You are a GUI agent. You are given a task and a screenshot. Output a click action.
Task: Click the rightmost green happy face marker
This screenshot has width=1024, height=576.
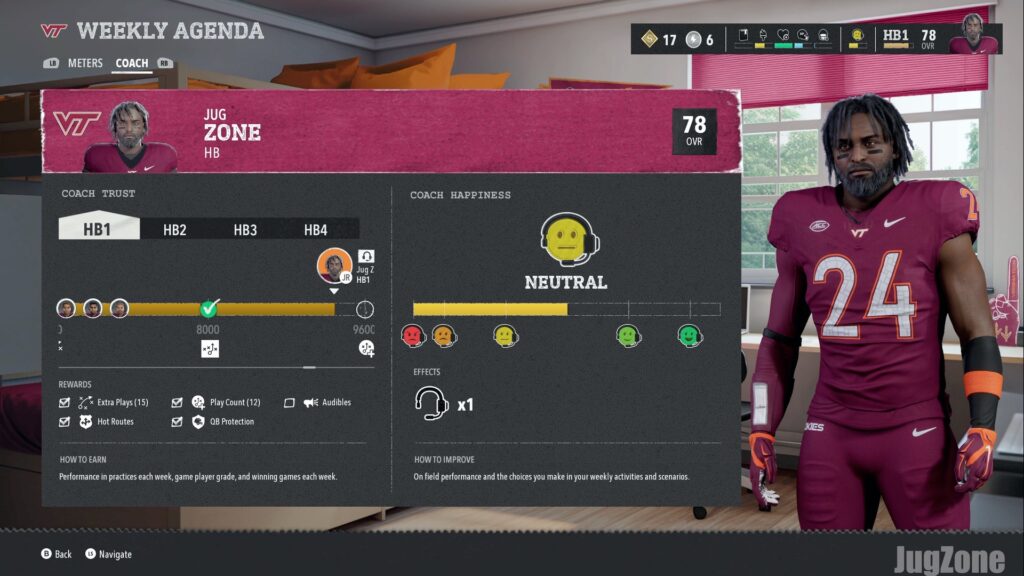pos(689,336)
